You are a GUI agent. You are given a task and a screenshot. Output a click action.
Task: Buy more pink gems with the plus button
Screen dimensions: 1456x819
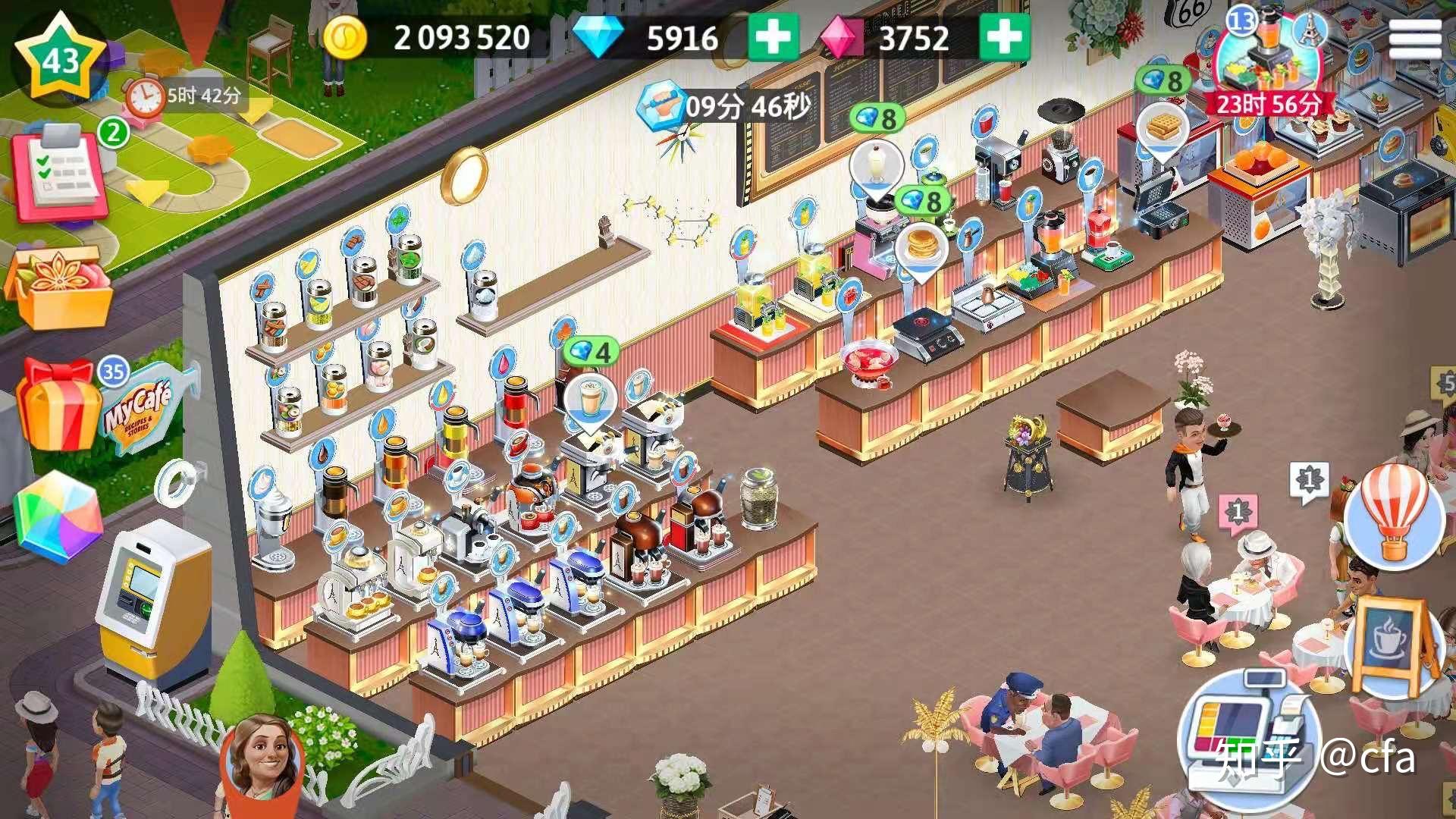coord(1003,36)
